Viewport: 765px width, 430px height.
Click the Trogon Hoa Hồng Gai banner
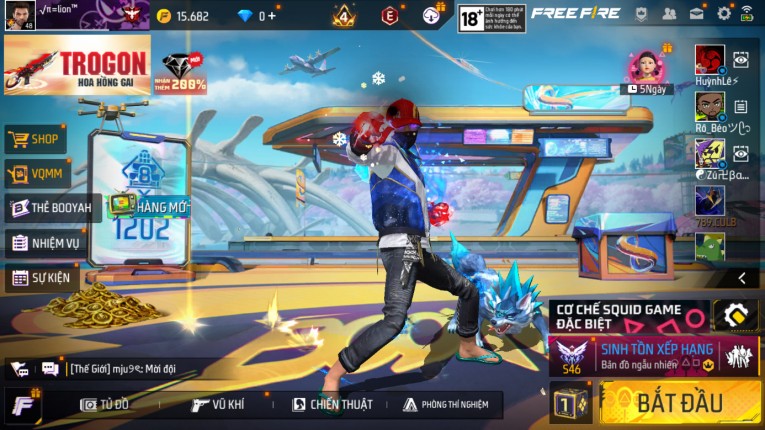point(77,65)
